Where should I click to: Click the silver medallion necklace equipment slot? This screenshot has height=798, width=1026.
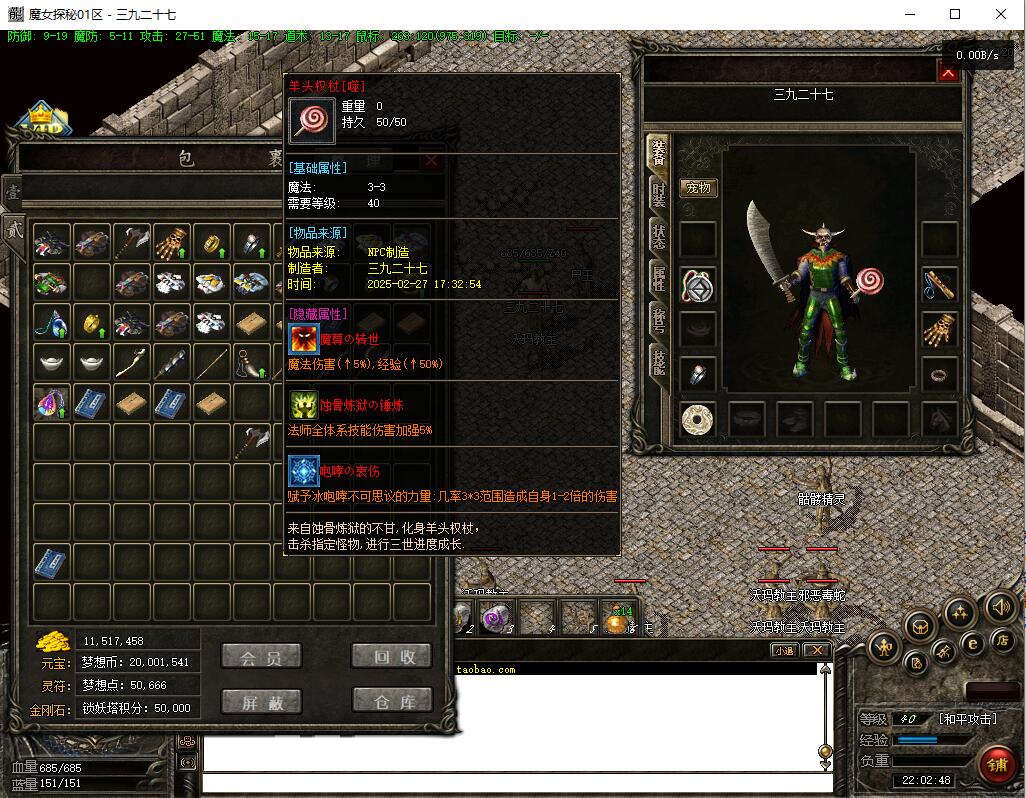697,285
